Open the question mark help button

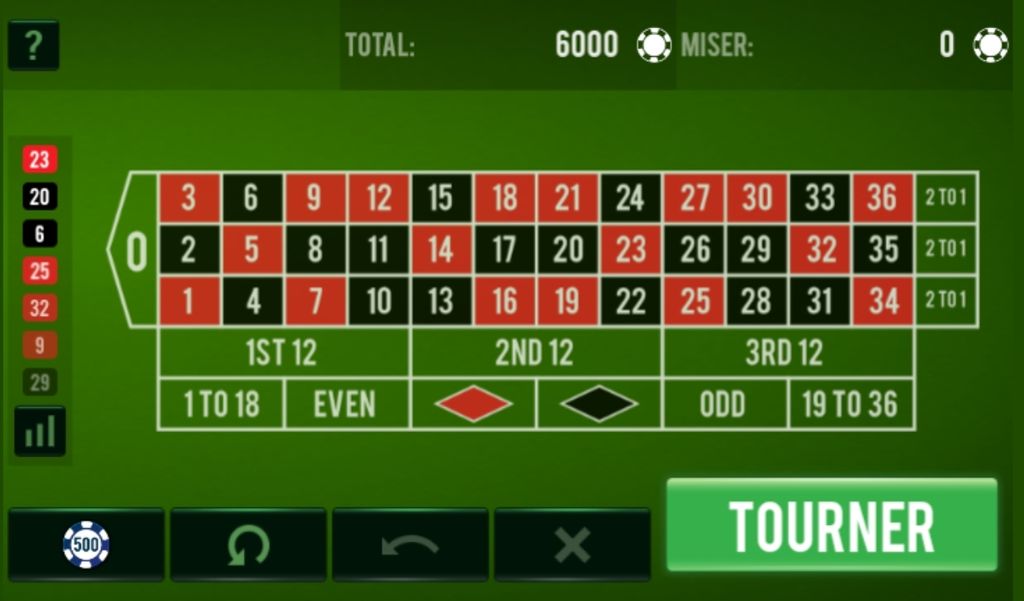pos(33,46)
